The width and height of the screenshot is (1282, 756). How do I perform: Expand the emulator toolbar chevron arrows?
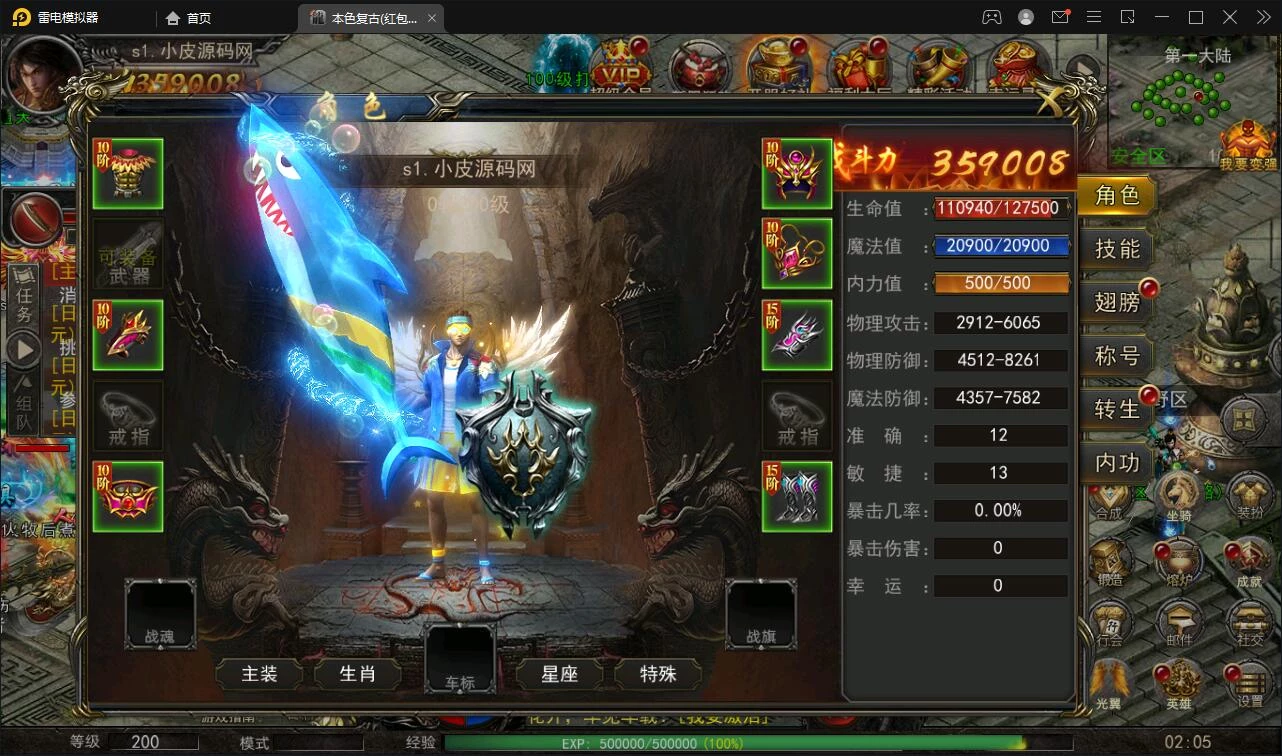tap(1263, 17)
